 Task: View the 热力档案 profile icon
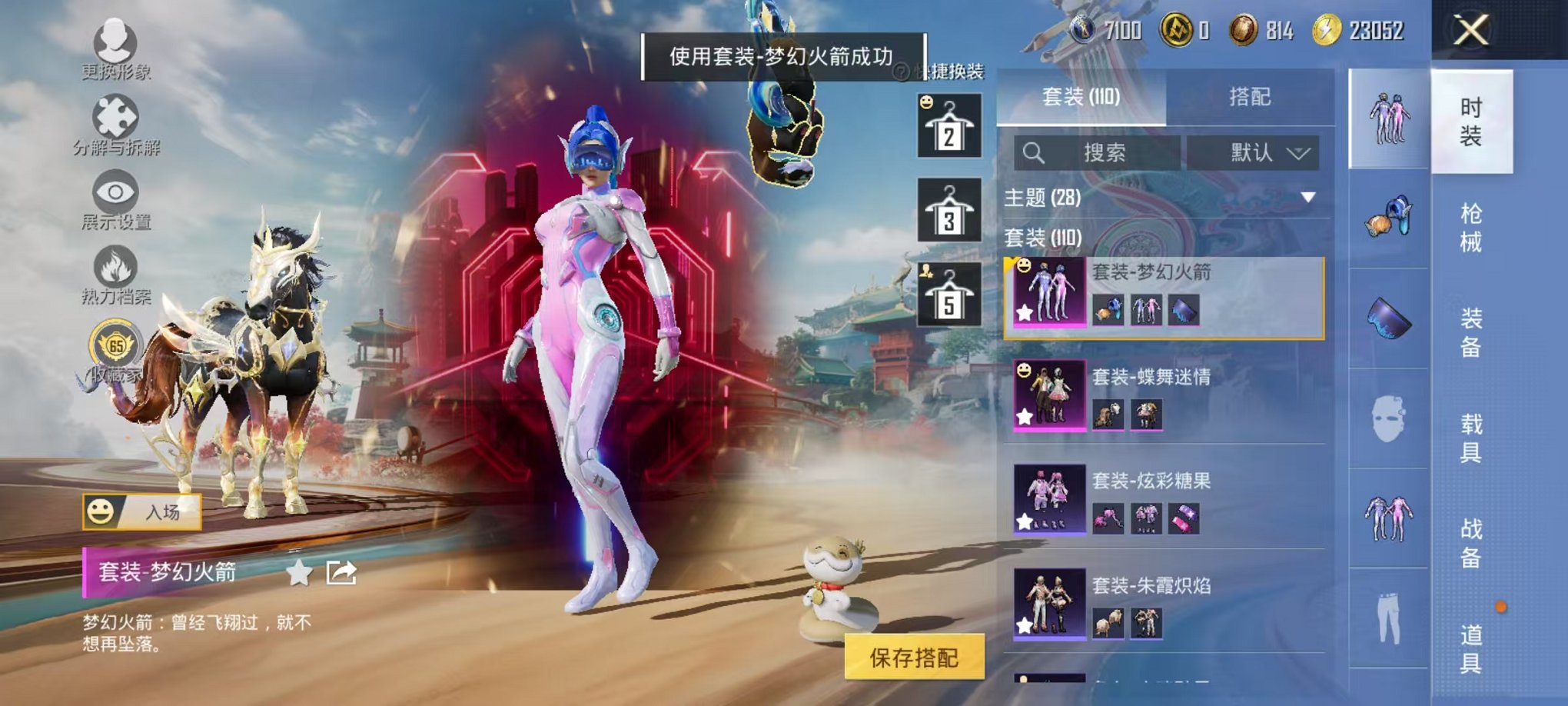click(x=114, y=269)
